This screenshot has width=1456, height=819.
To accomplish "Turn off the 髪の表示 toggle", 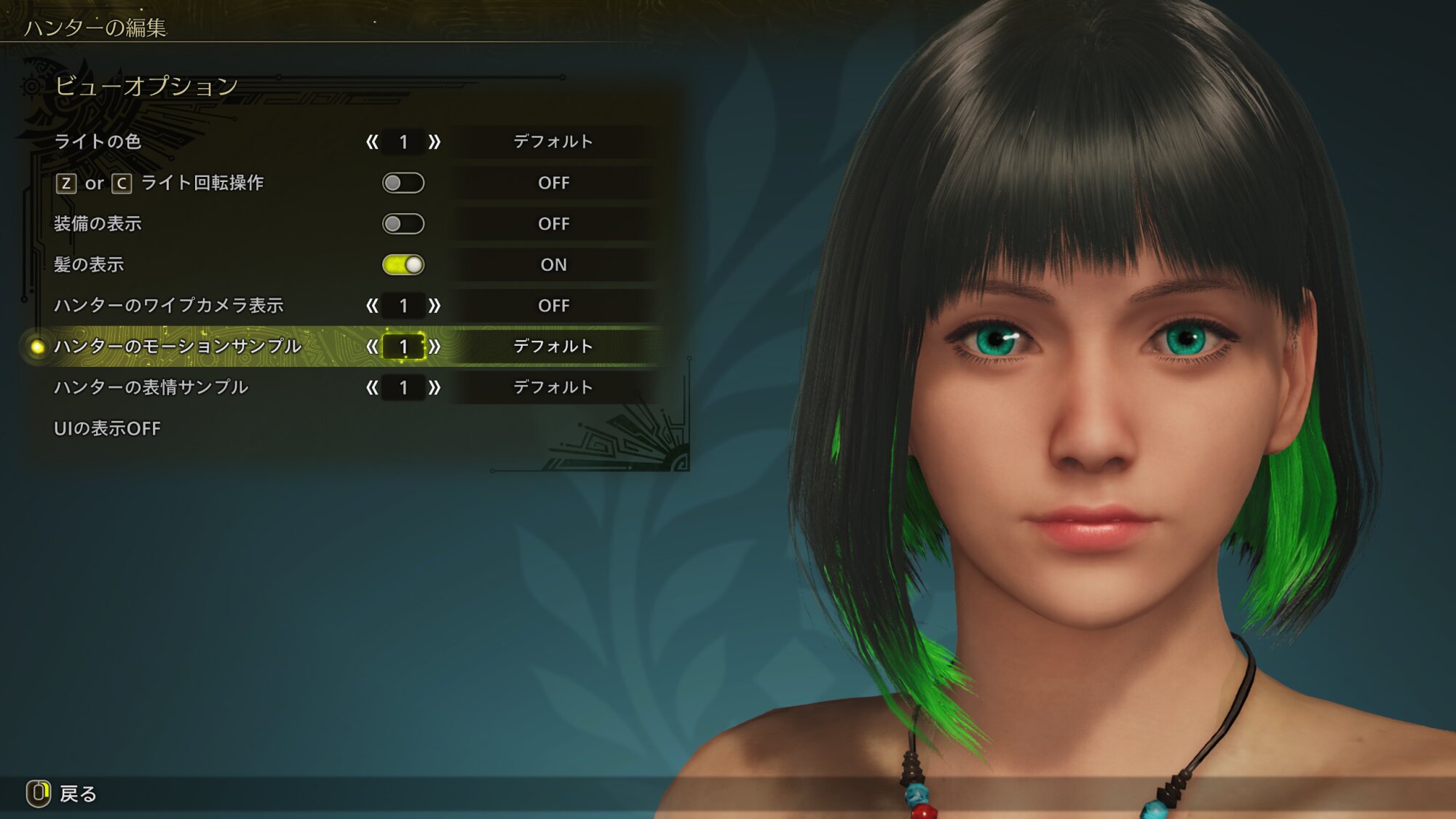I will (x=403, y=265).
